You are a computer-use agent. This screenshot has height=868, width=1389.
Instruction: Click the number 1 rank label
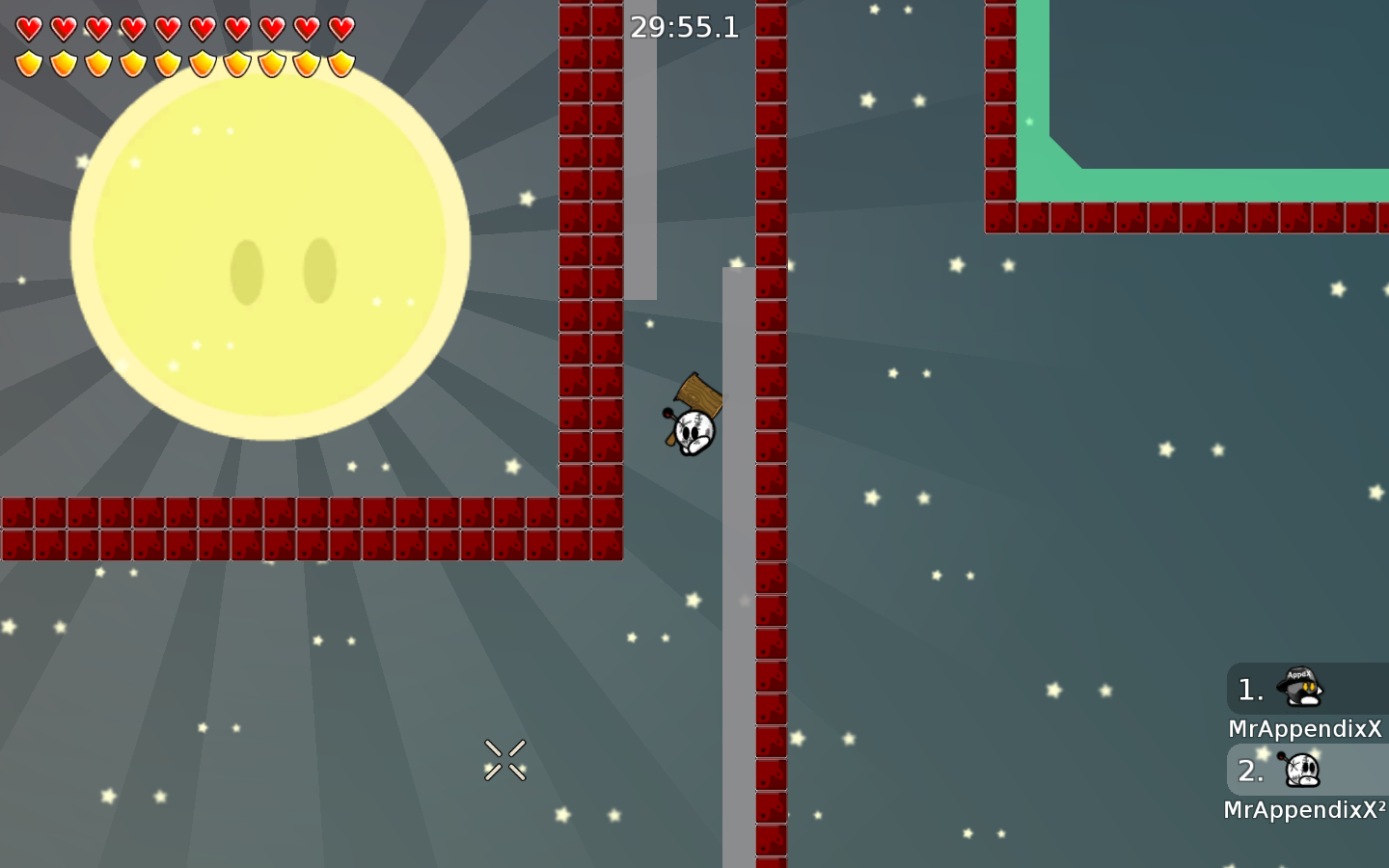tap(1249, 689)
